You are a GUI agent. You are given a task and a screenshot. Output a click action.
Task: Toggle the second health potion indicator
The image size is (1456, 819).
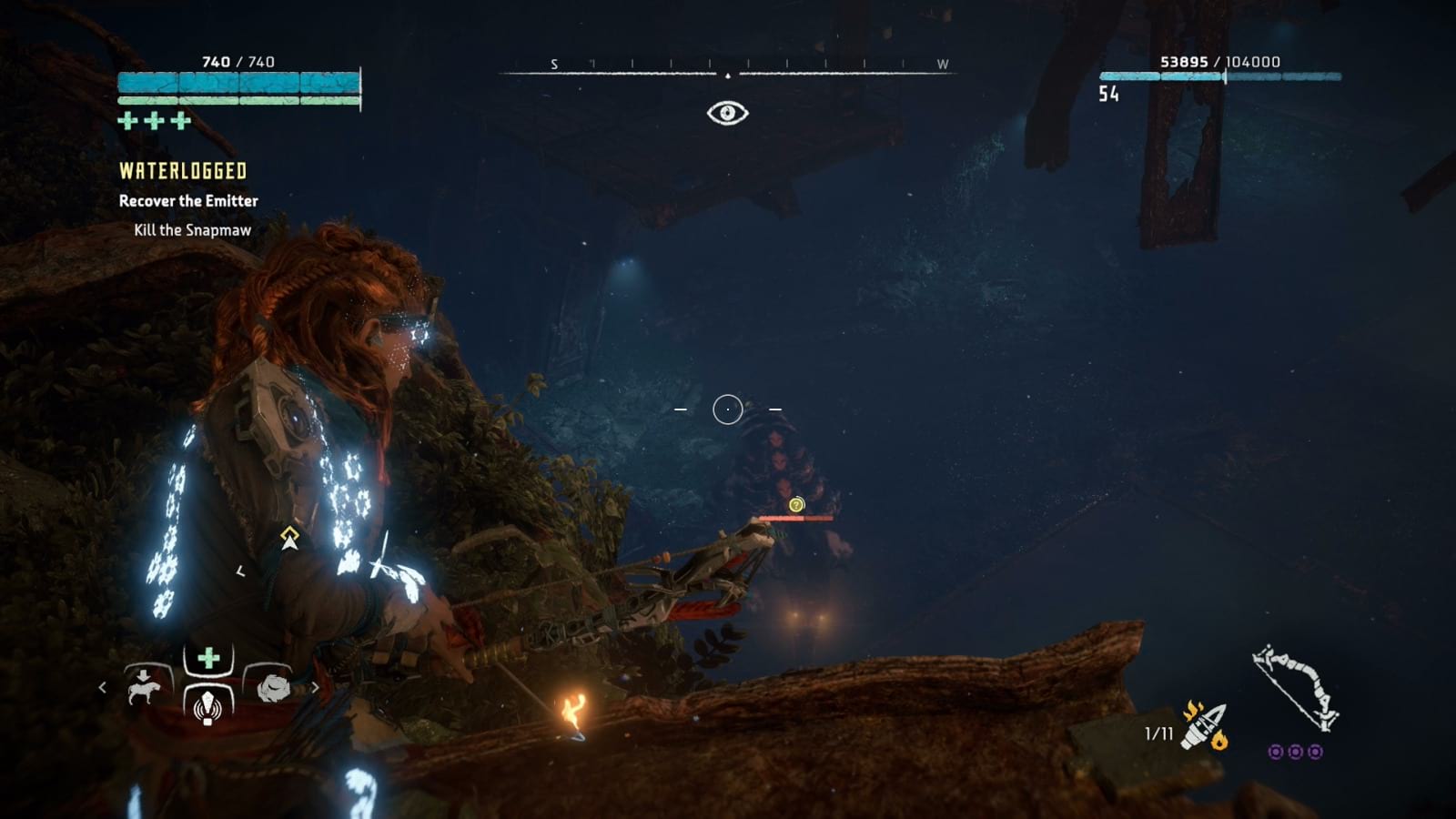[156, 117]
